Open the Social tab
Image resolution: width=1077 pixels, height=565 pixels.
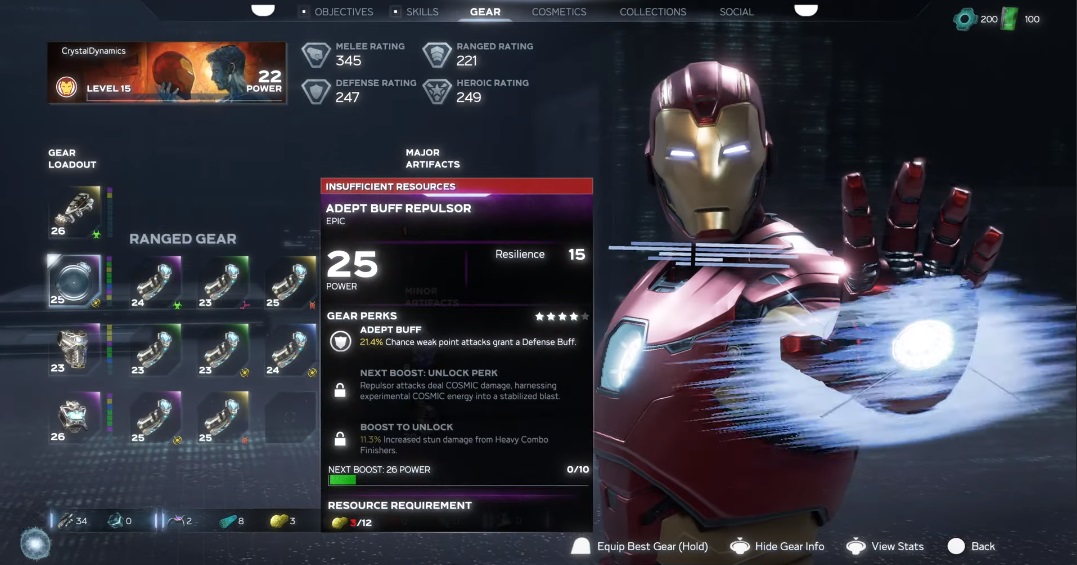click(737, 12)
